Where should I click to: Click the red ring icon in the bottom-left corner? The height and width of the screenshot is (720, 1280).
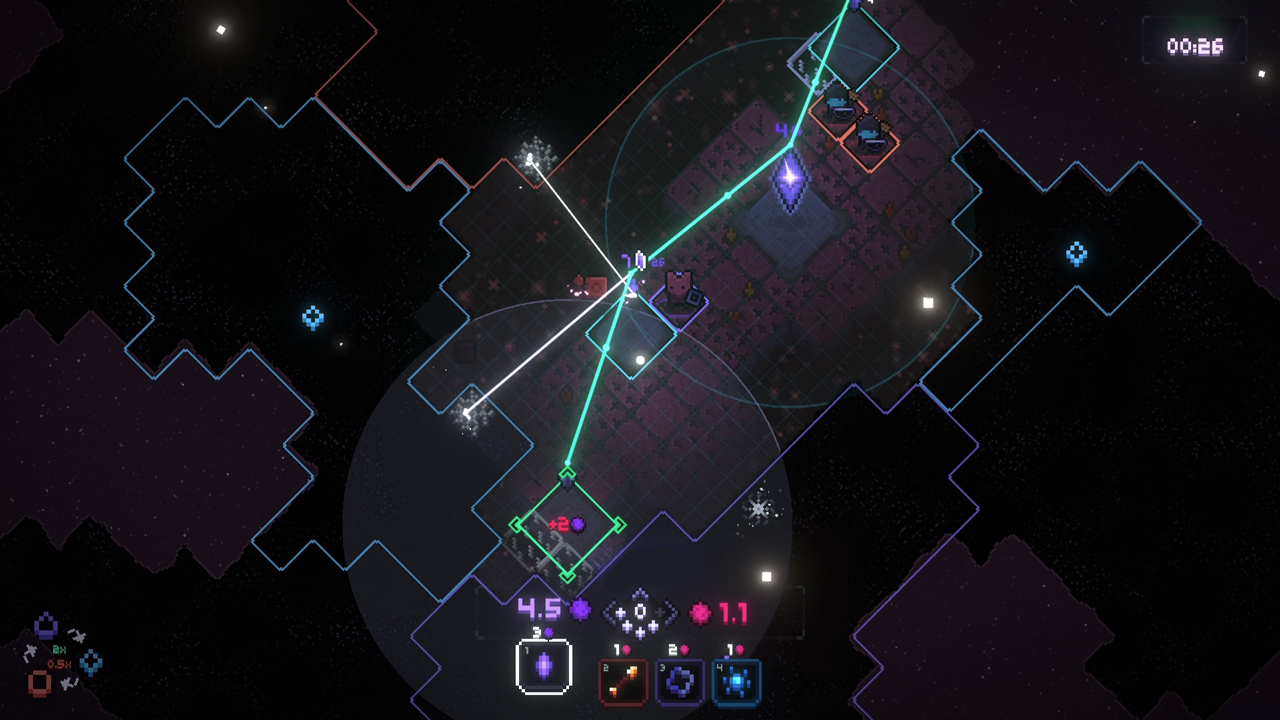[x=40, y=682]
